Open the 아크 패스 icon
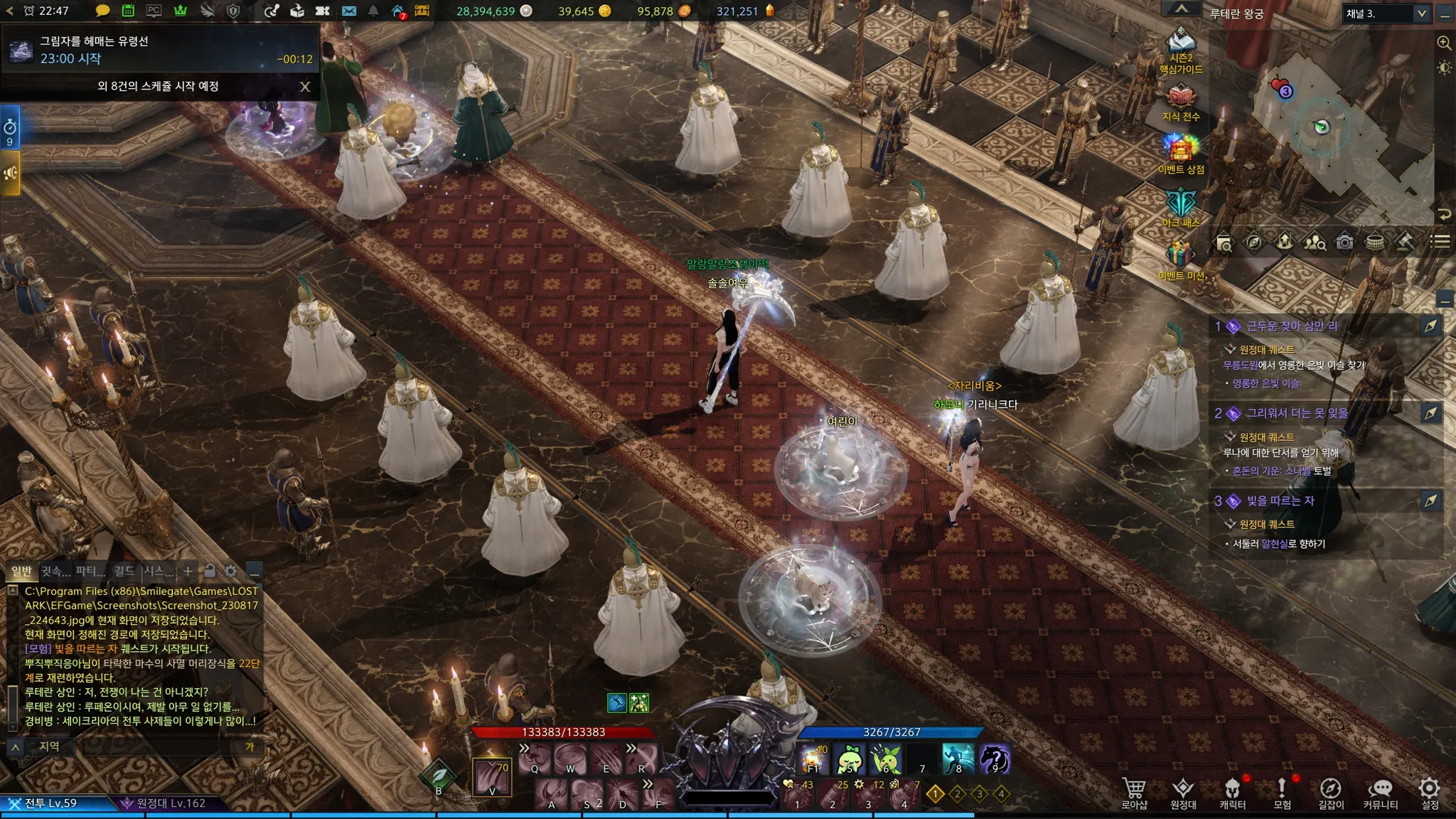1456x819 pixels. tap(1181, 208)
